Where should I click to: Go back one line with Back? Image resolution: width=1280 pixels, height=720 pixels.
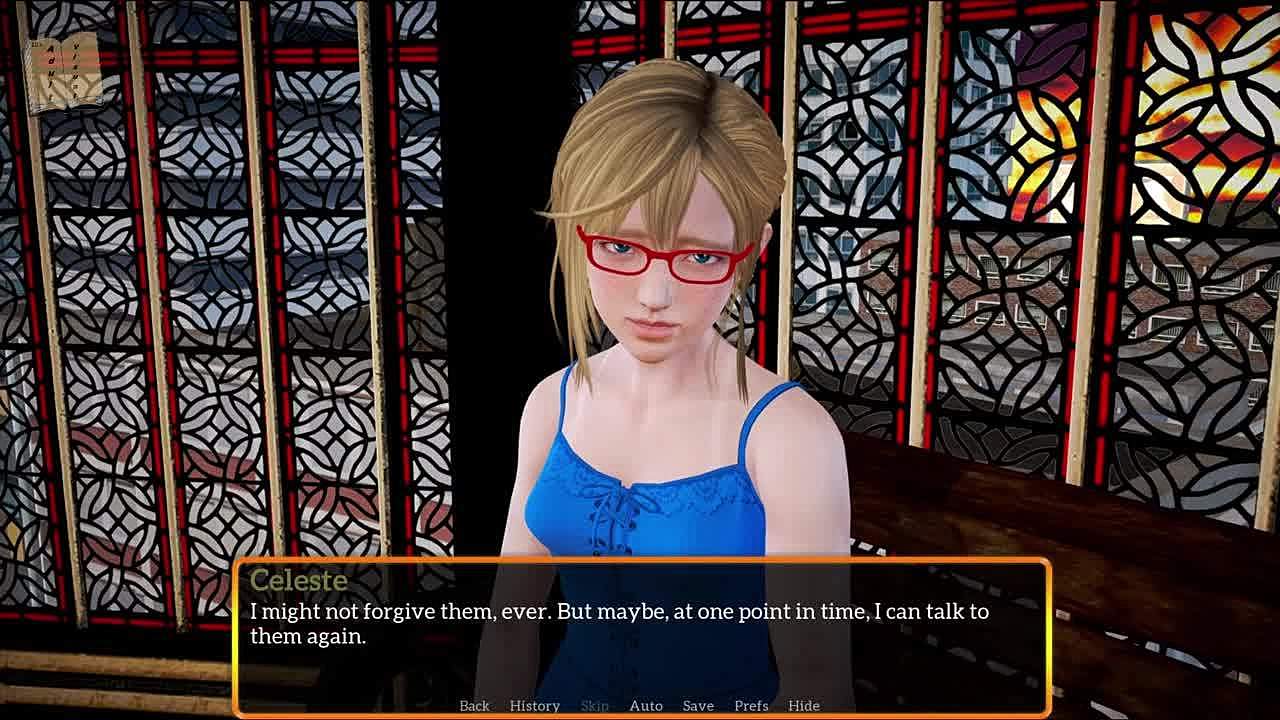click(x=474, y=706)
